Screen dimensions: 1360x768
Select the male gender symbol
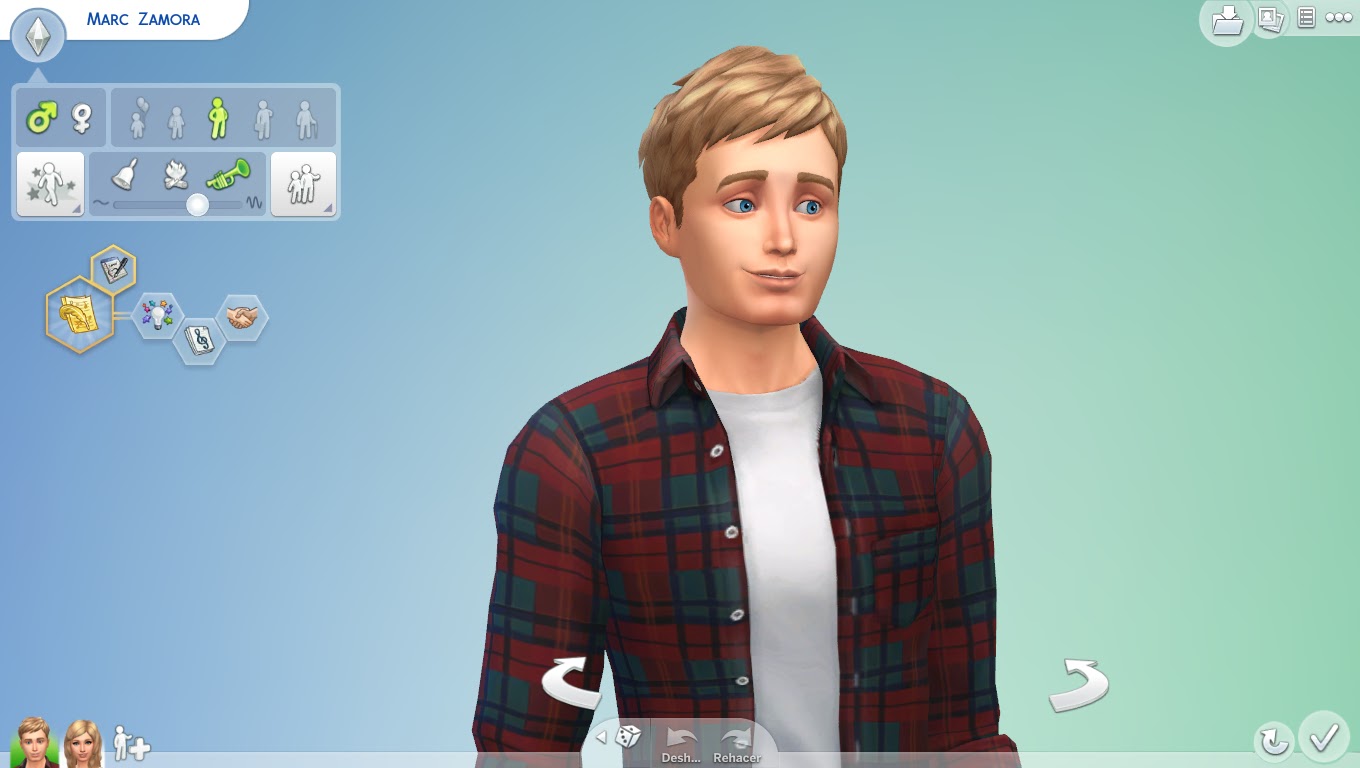pos(42,119)
